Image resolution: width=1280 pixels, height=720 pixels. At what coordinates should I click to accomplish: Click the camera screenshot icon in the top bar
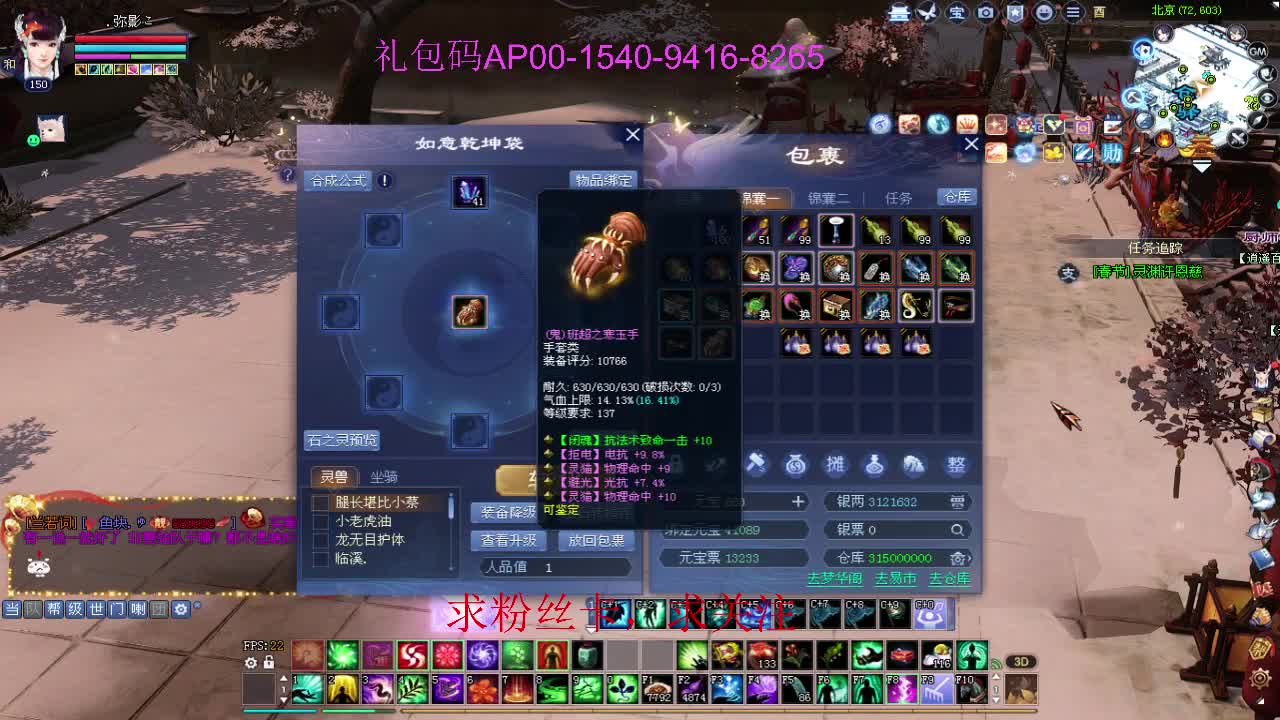point(986,12)
